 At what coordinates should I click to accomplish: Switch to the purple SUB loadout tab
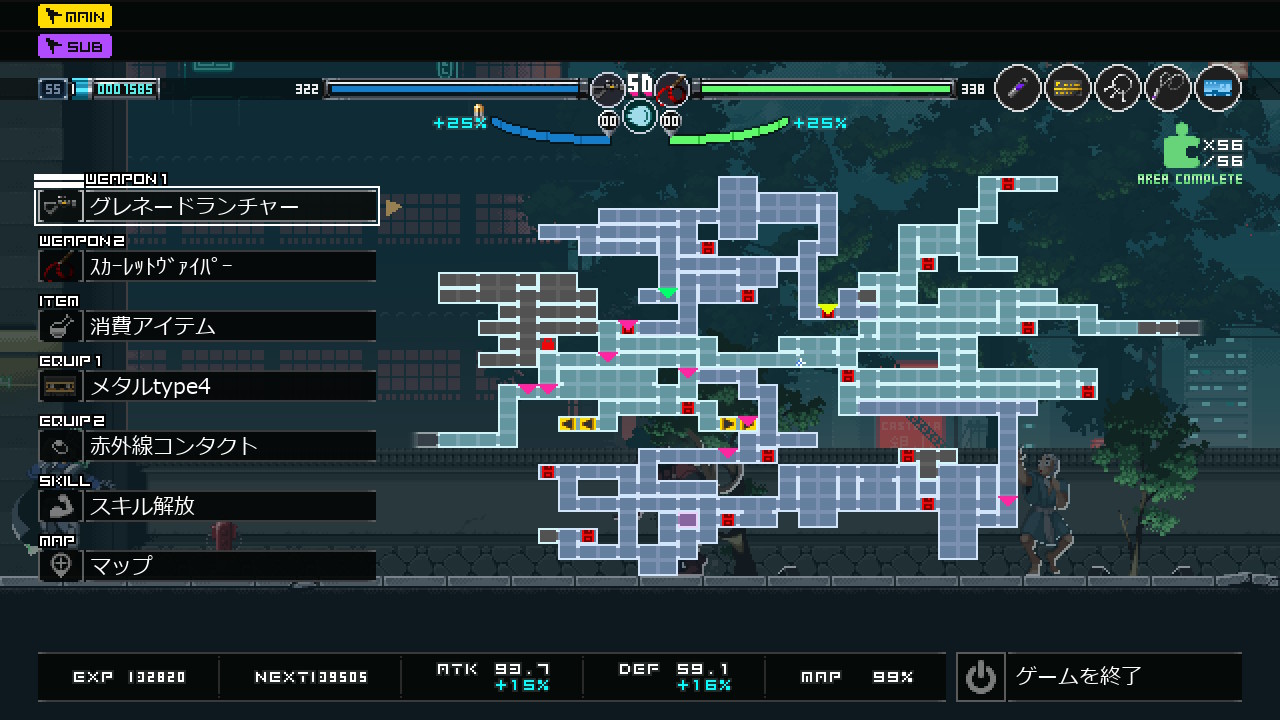click(x=75, y=46)
